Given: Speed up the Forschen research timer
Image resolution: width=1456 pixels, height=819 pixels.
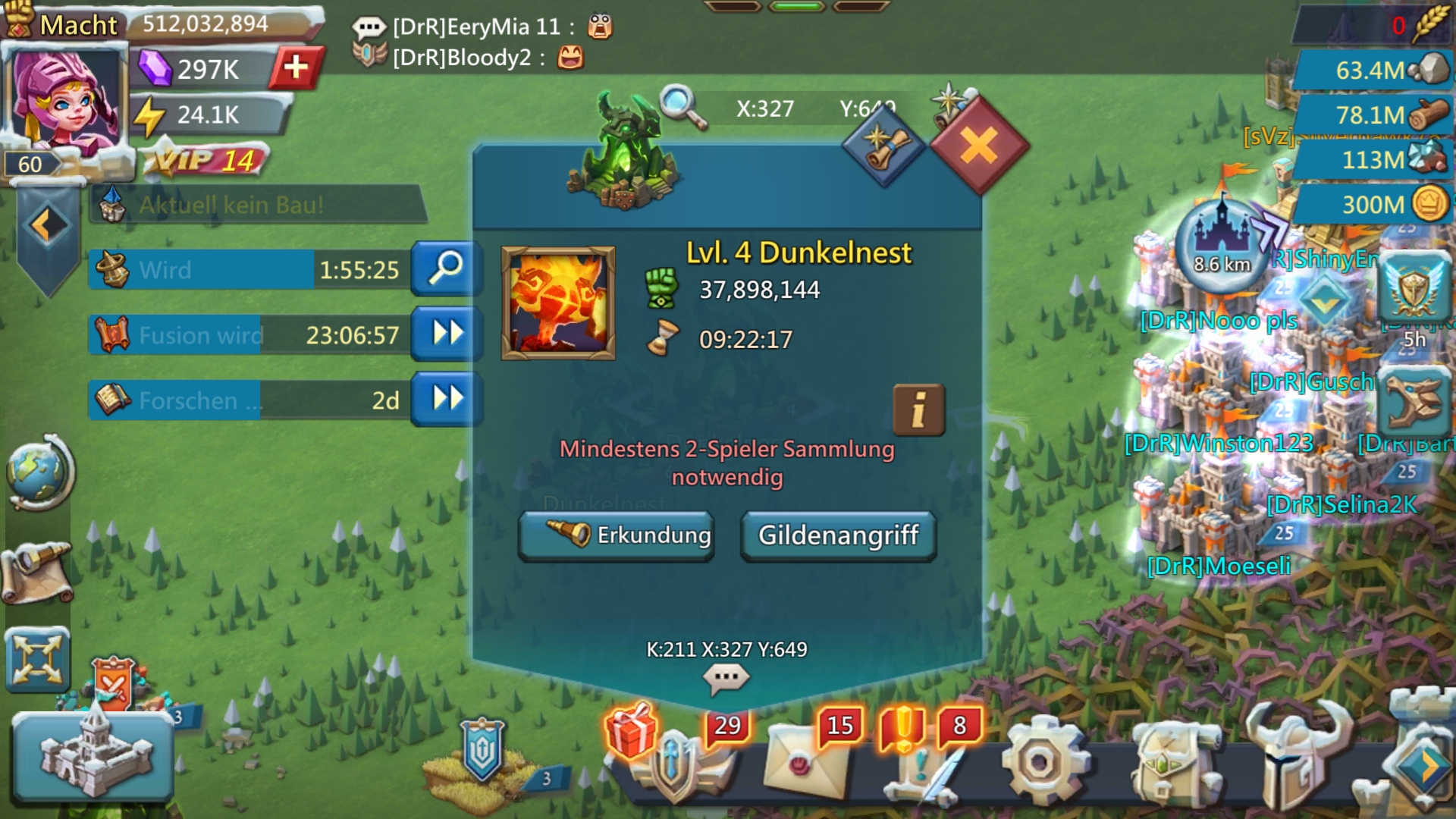Looking at the screenshot, I should click(446, 399).
